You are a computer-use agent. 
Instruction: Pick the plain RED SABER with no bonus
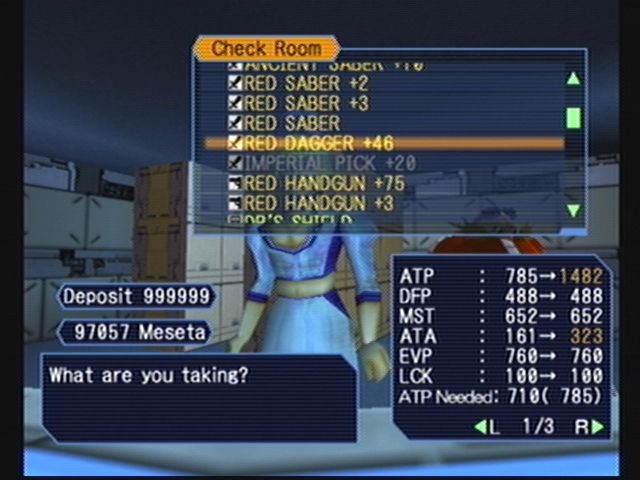290,123
